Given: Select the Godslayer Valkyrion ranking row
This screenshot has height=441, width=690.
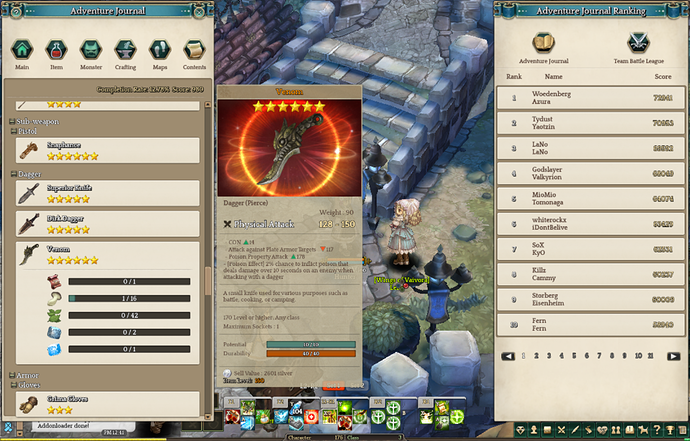Looking at the screenshot, I should (x=592, y=173).
